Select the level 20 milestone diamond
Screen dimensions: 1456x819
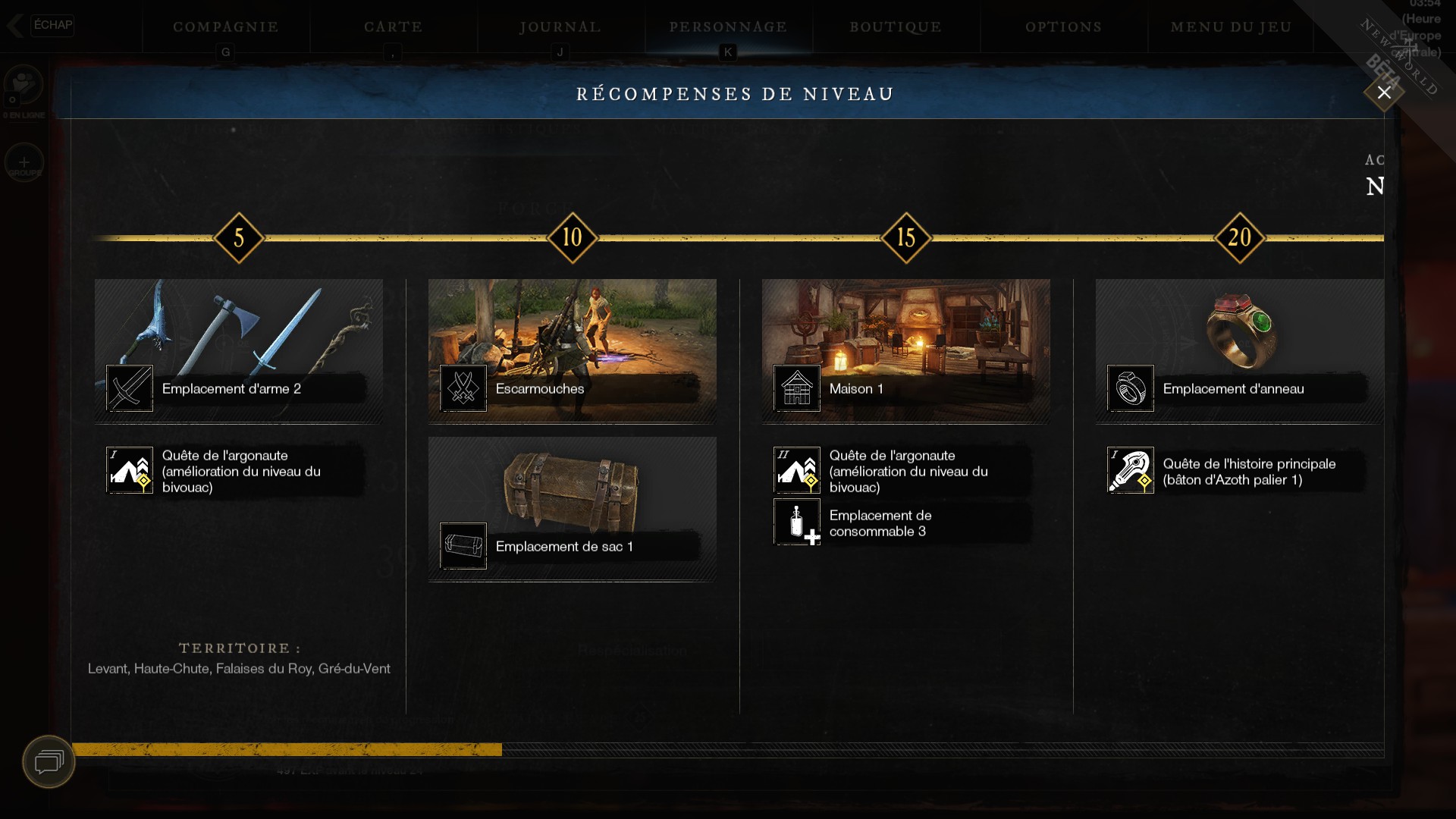[1240, 238]
